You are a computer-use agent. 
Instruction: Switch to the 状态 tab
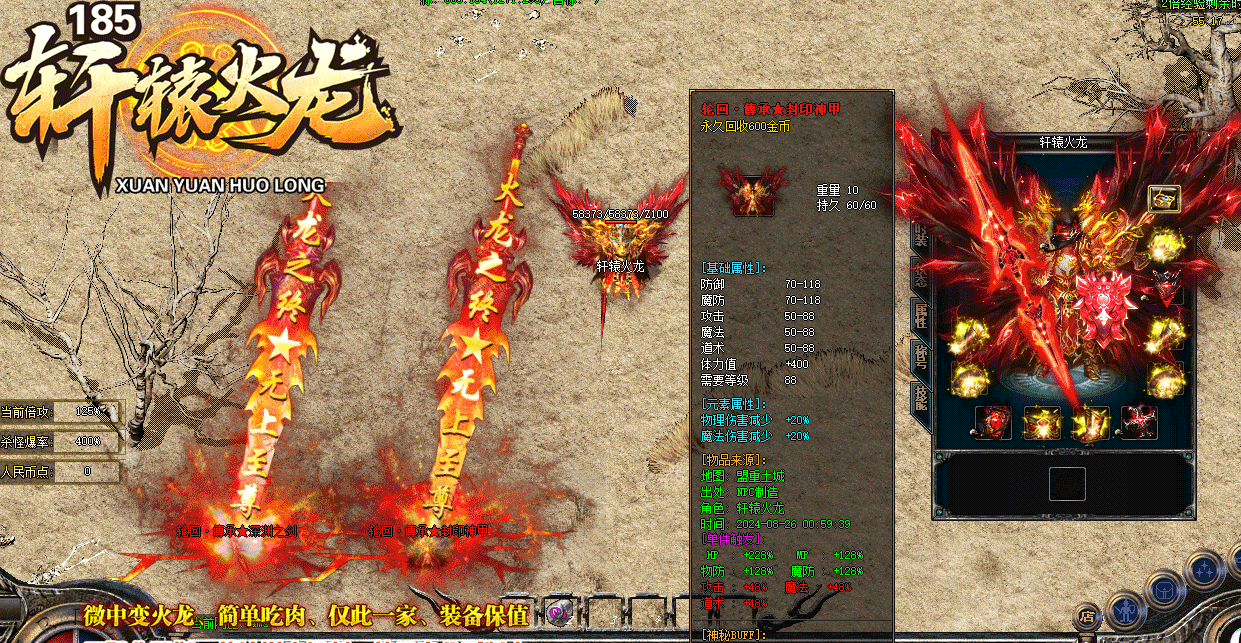pyautogui.click(x=920, y=276)
